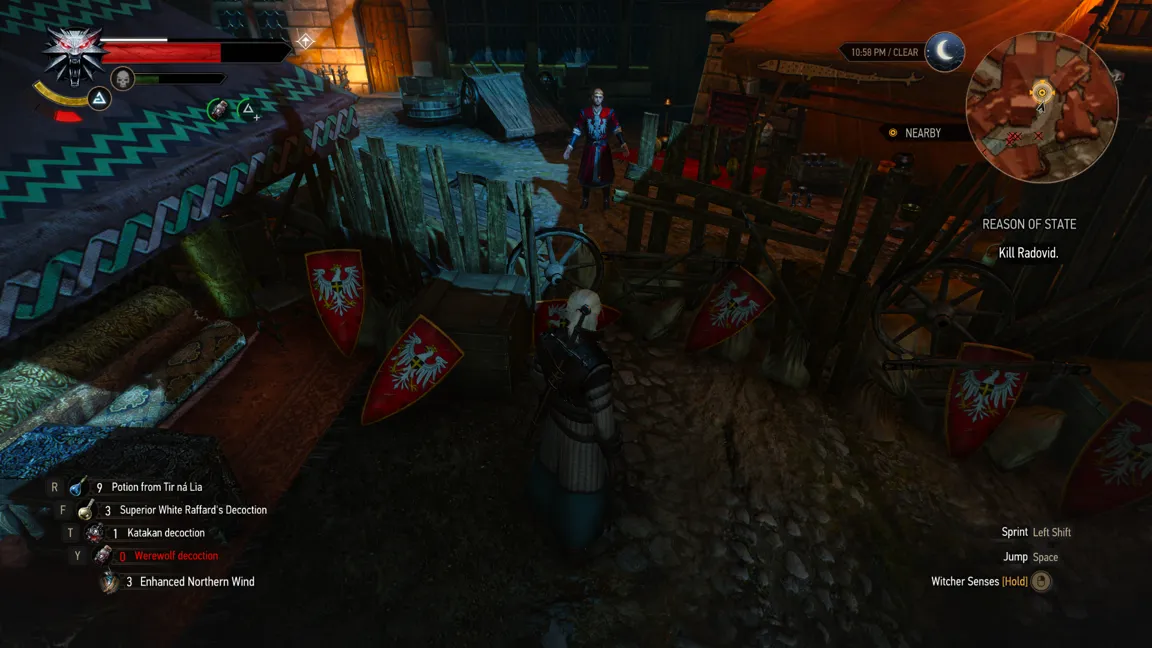Click the moon time-of-day icon
The height and width of the screenshot is (648, 1152).
[x=944, y=51]
